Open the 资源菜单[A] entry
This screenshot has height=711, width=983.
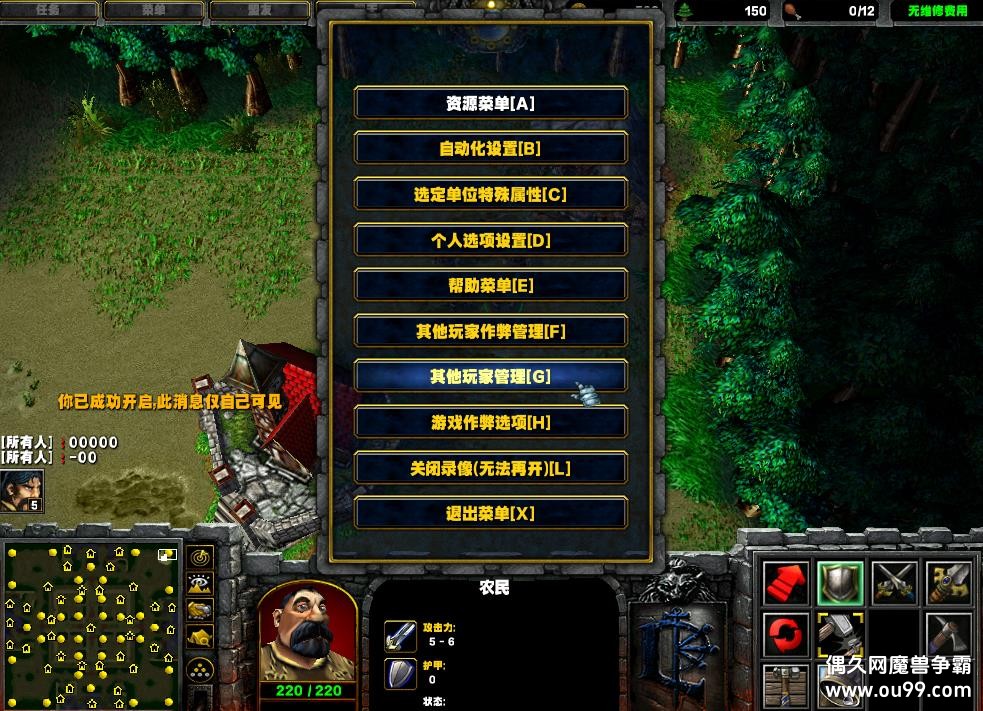tap(491, 103)
